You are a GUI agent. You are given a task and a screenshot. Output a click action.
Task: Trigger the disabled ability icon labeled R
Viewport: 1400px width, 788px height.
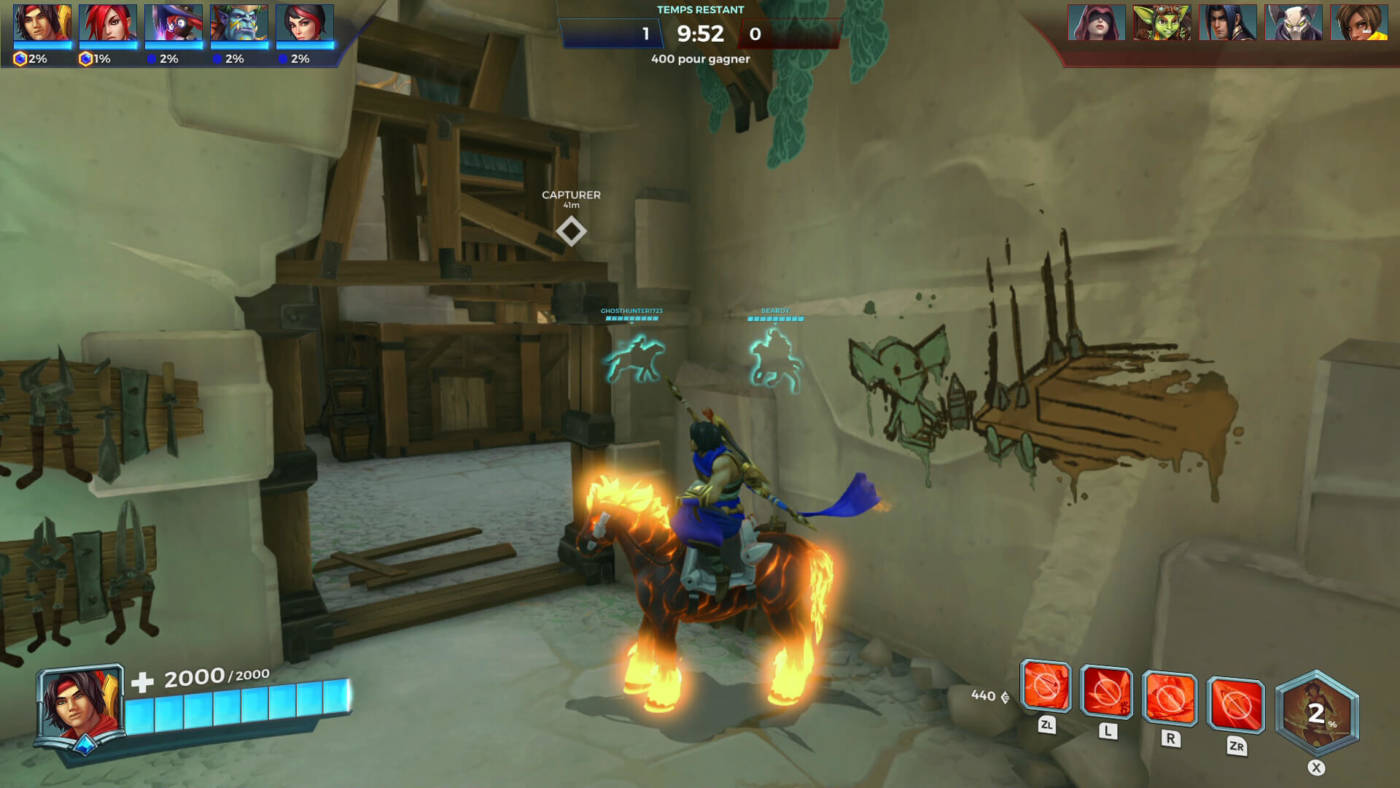tap(1169, 698)
